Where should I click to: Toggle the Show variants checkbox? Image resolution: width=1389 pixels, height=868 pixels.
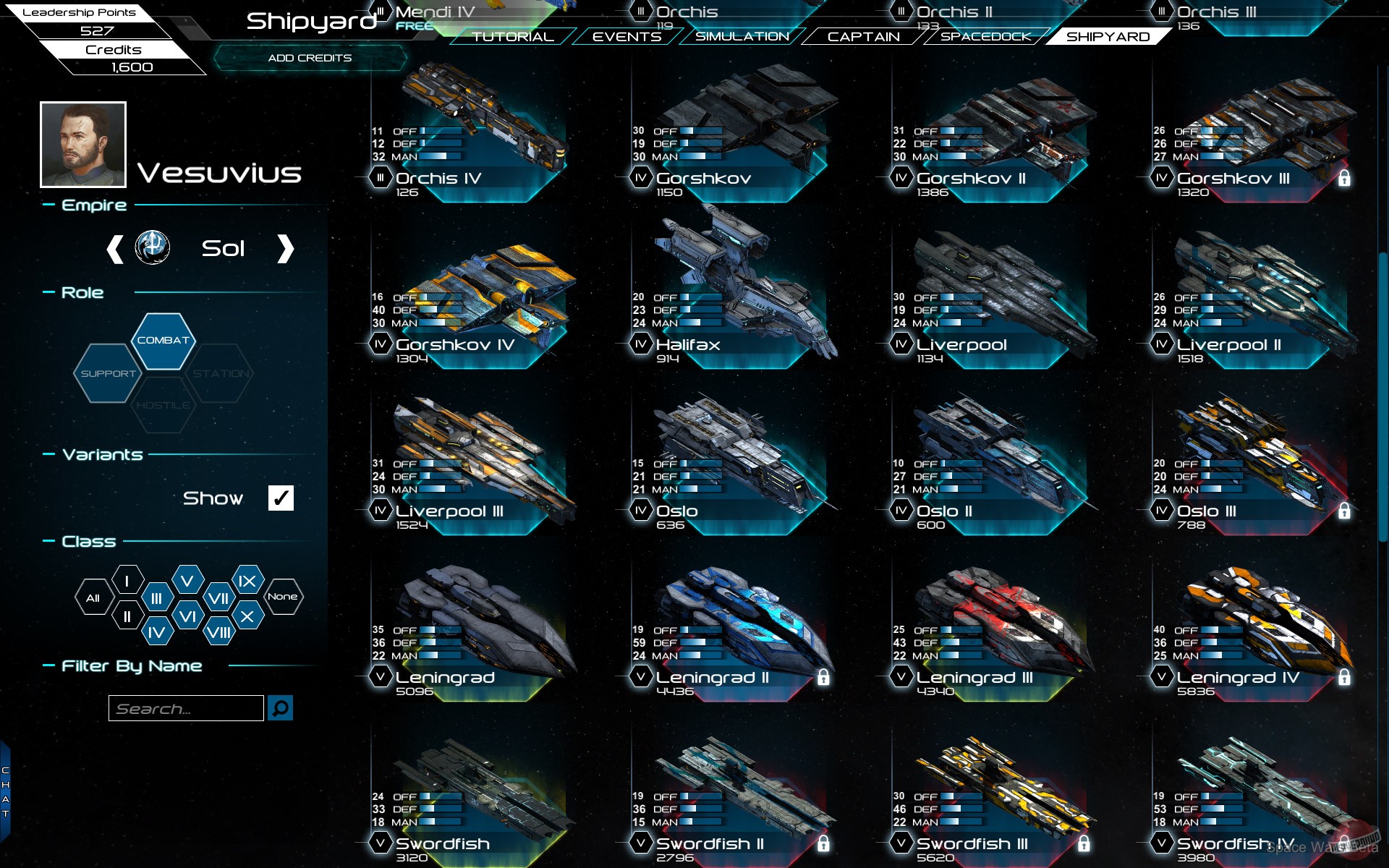[280, 498]
